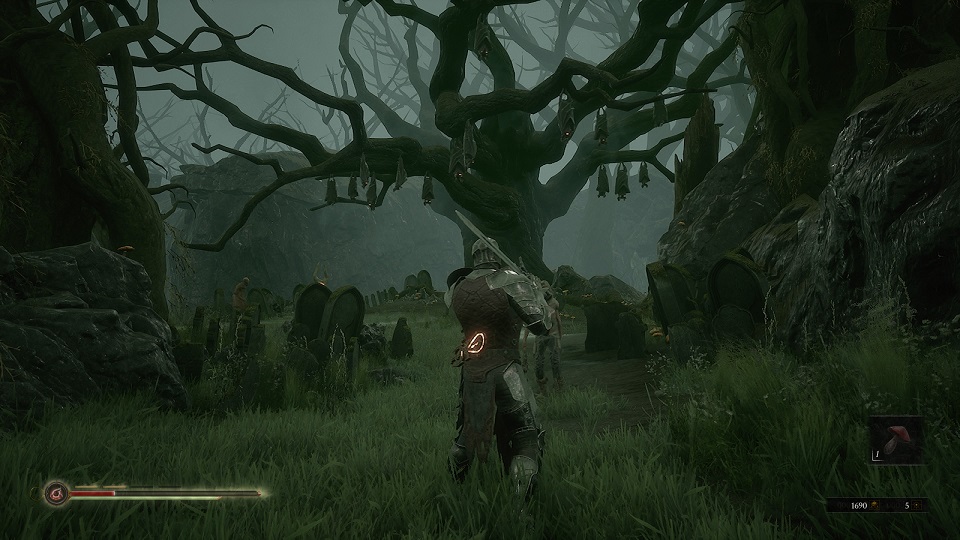Click the round shell emblem beside health bar
This screenshot has height=540, width=960.
point(55,493)
